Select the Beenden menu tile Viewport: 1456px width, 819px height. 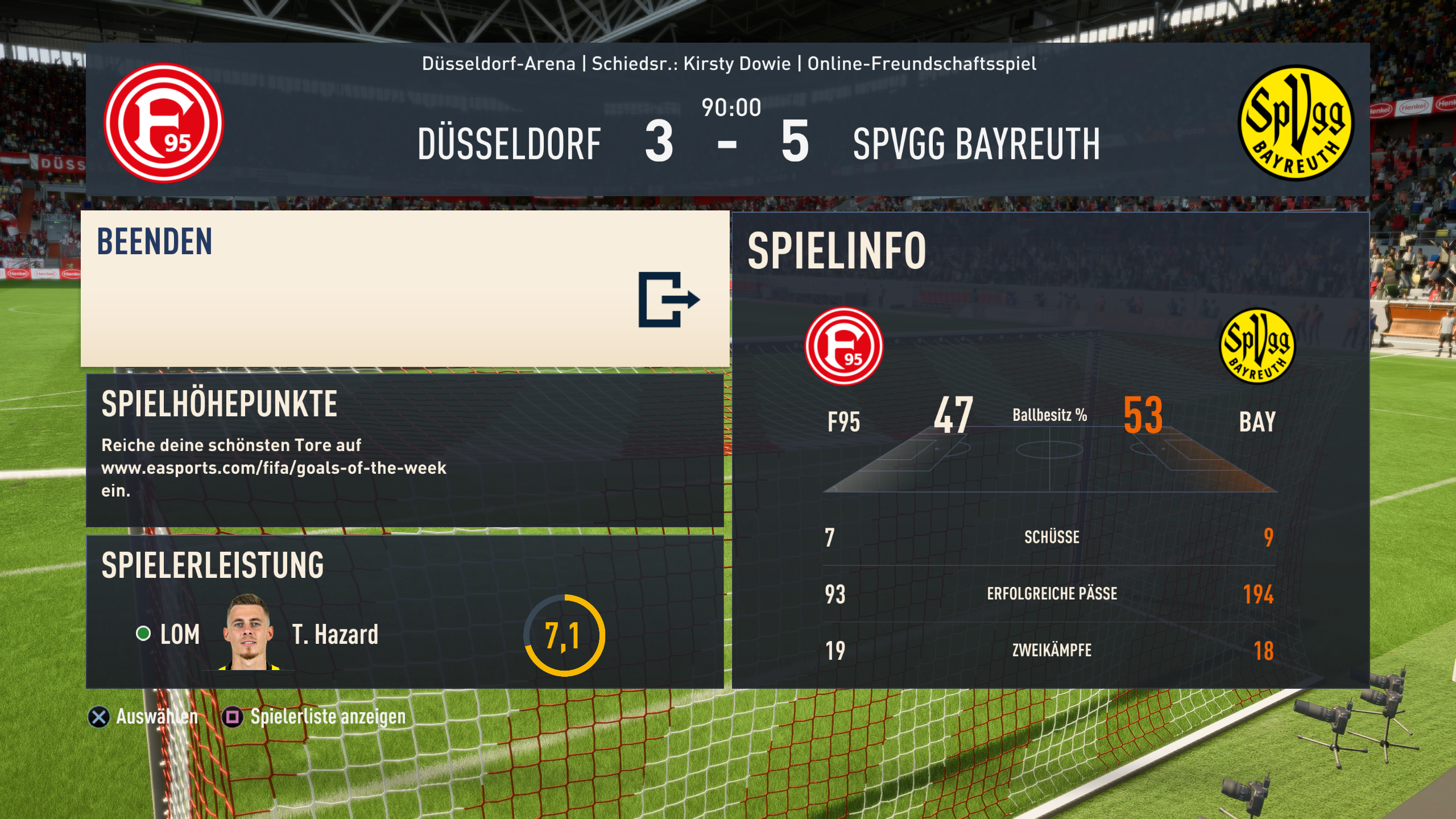pyautogui.click(x=405, y=289)
